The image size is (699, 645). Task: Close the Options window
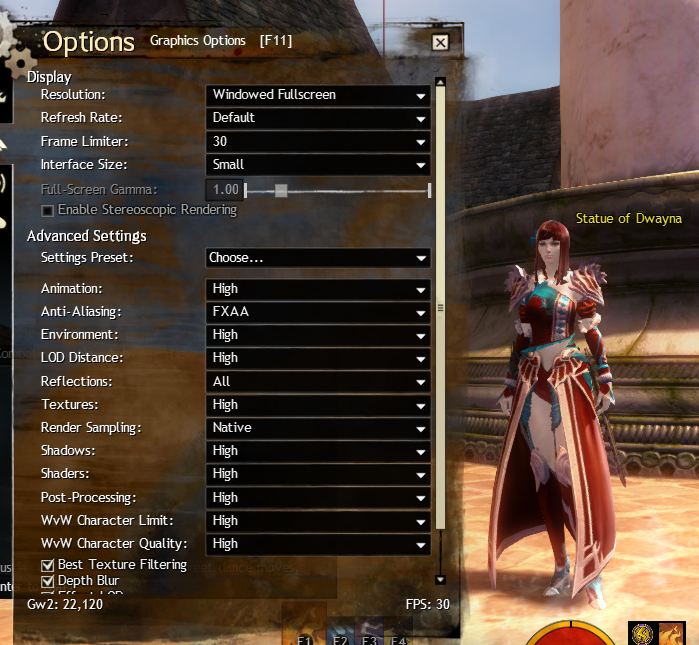(439, 42)
